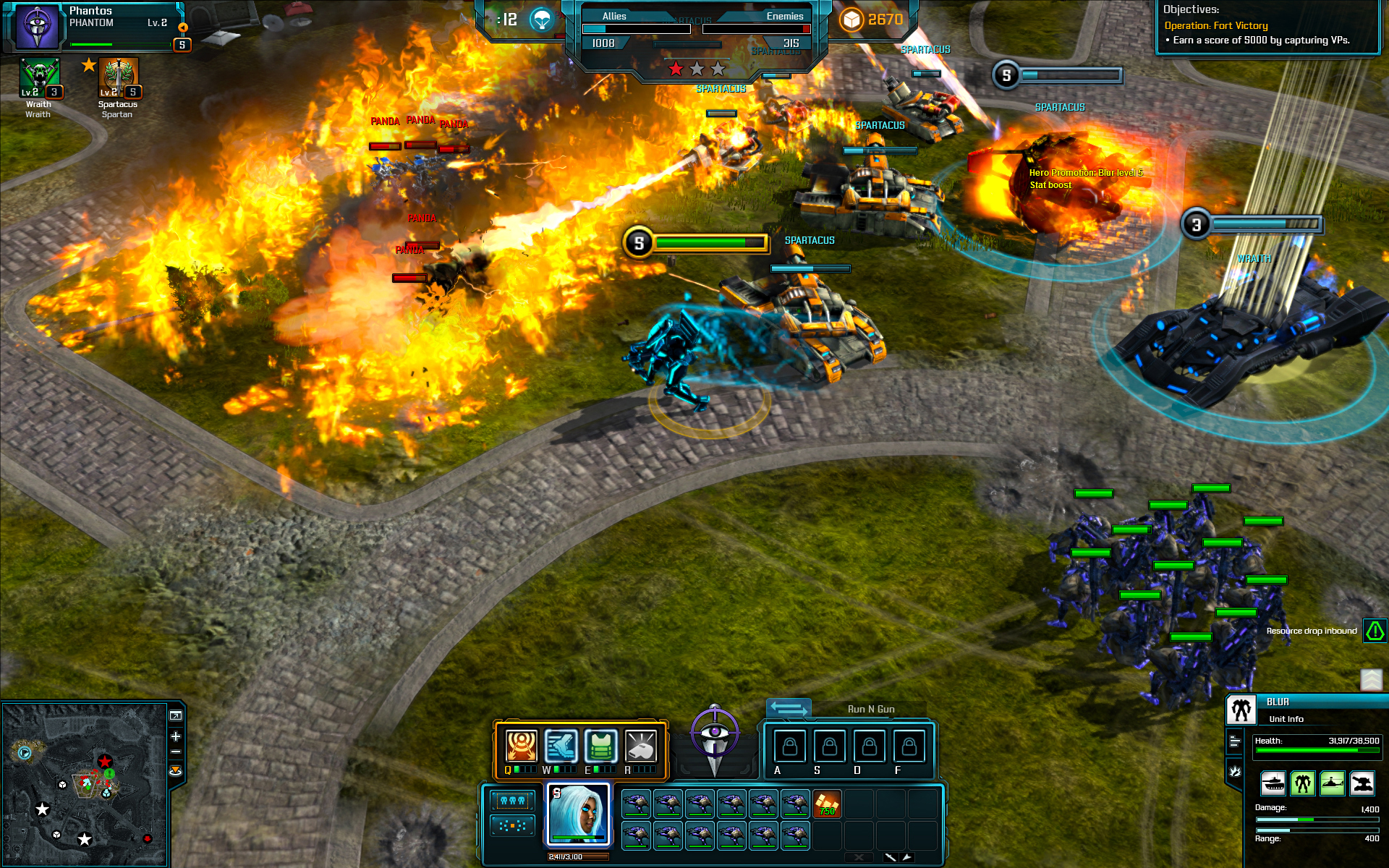Viewport: 1389px width, 868px height.
Task: Use the W speed boost boots ability
Action: pos(562,746)
